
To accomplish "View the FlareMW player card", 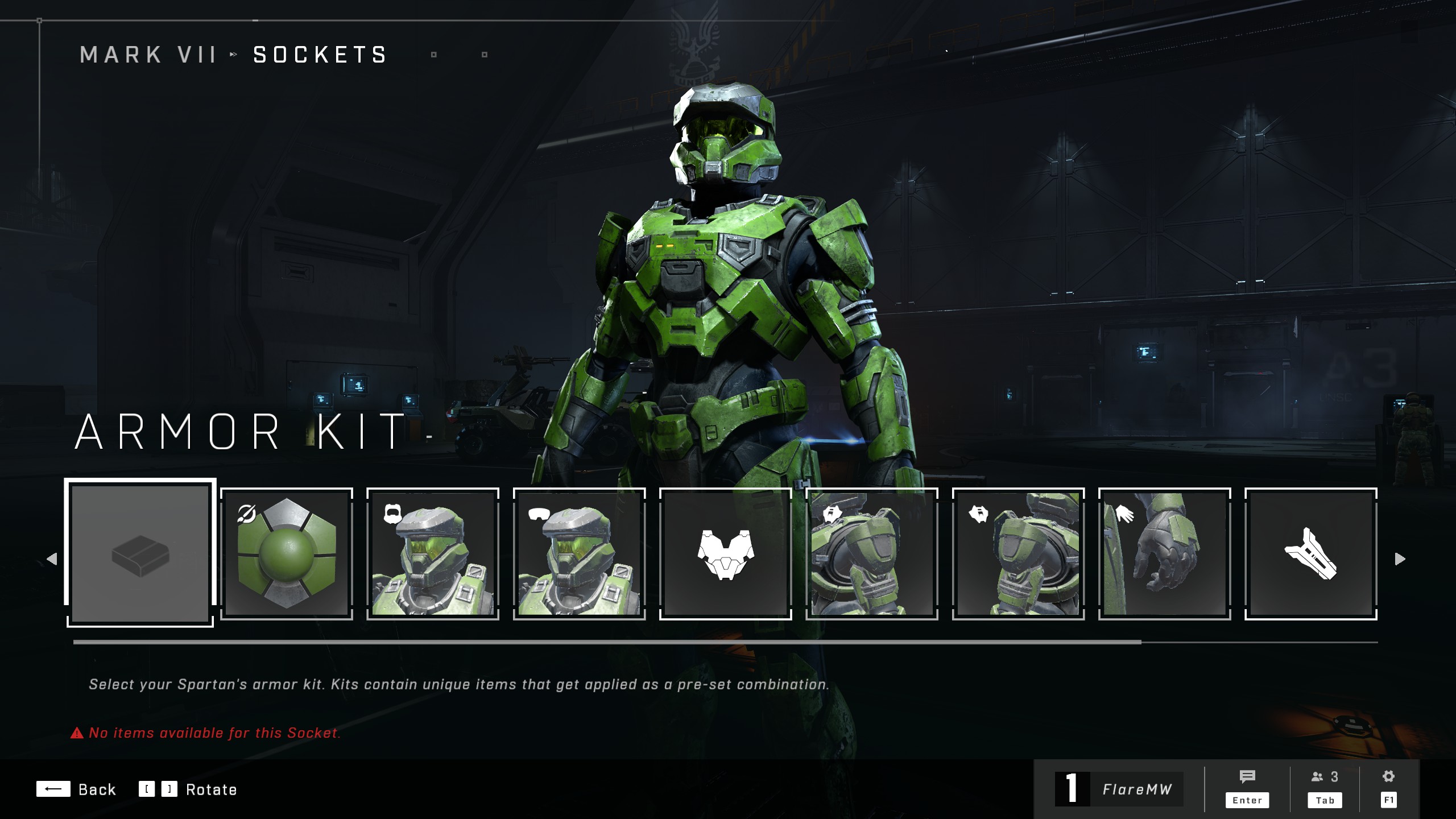I will coord(1119,789).
